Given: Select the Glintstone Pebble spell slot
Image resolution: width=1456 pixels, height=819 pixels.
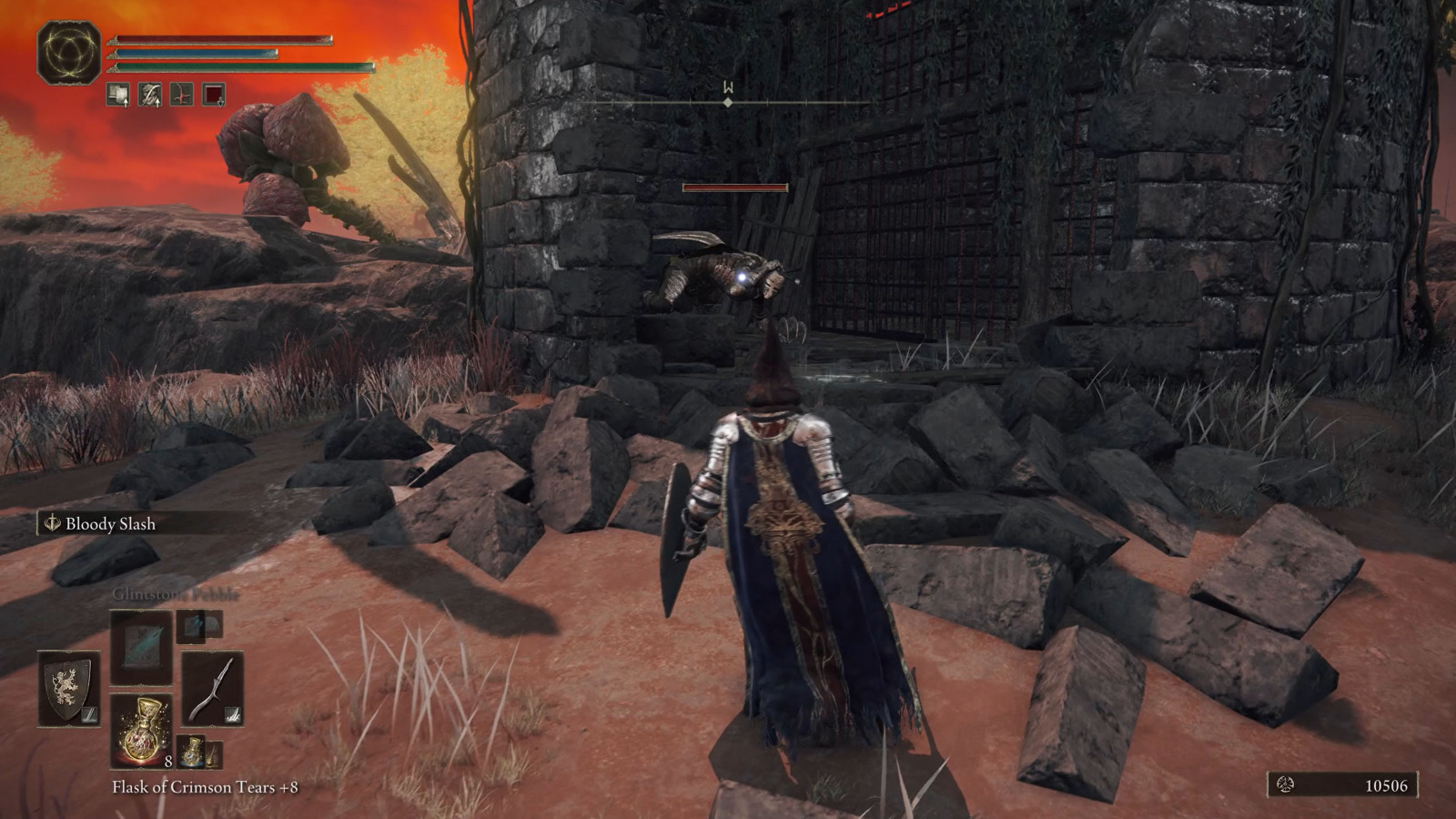Looking at the screenshot, I should point(141,649).
